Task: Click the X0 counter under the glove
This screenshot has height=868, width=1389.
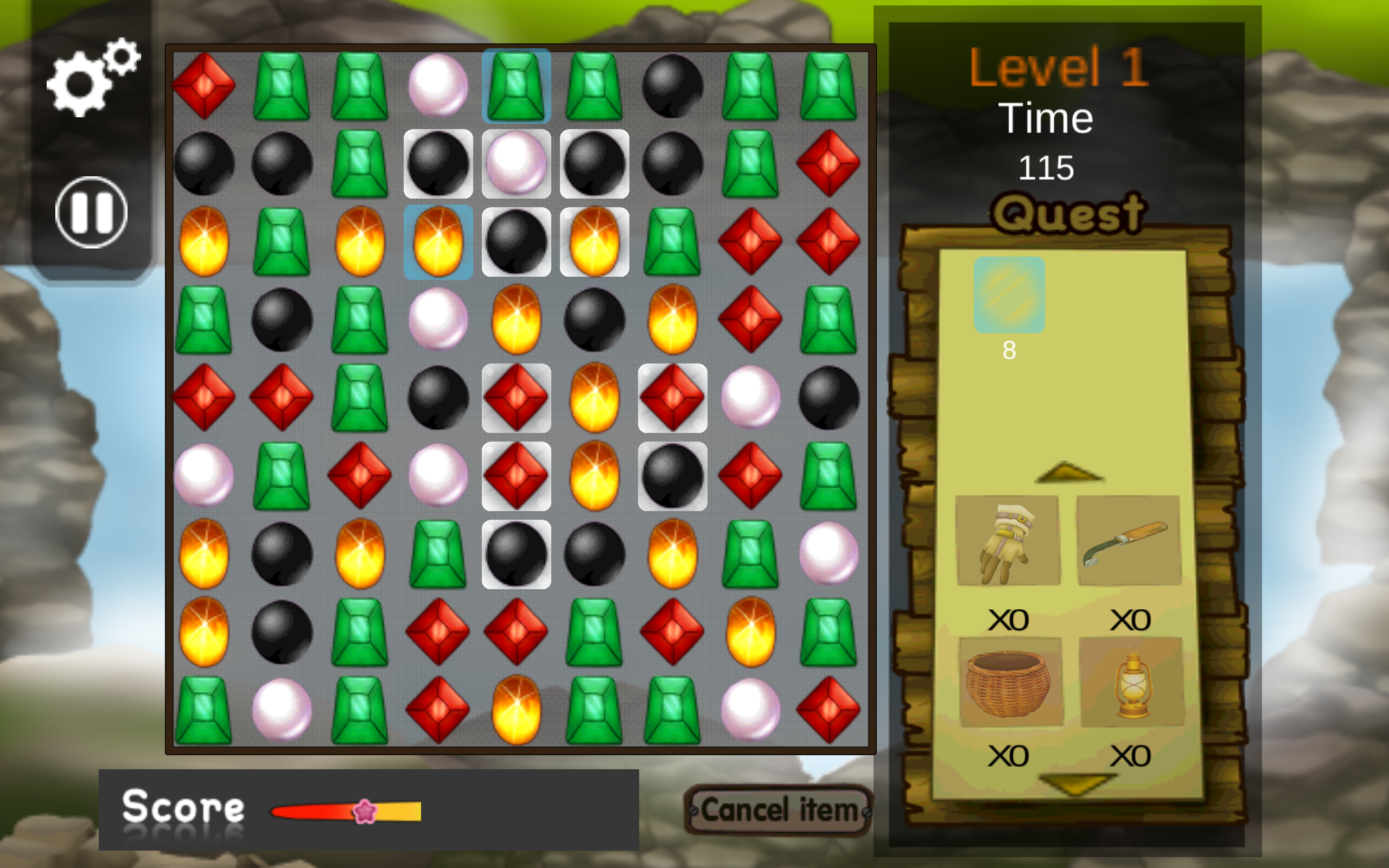Action: click(x=1009, y=619)
